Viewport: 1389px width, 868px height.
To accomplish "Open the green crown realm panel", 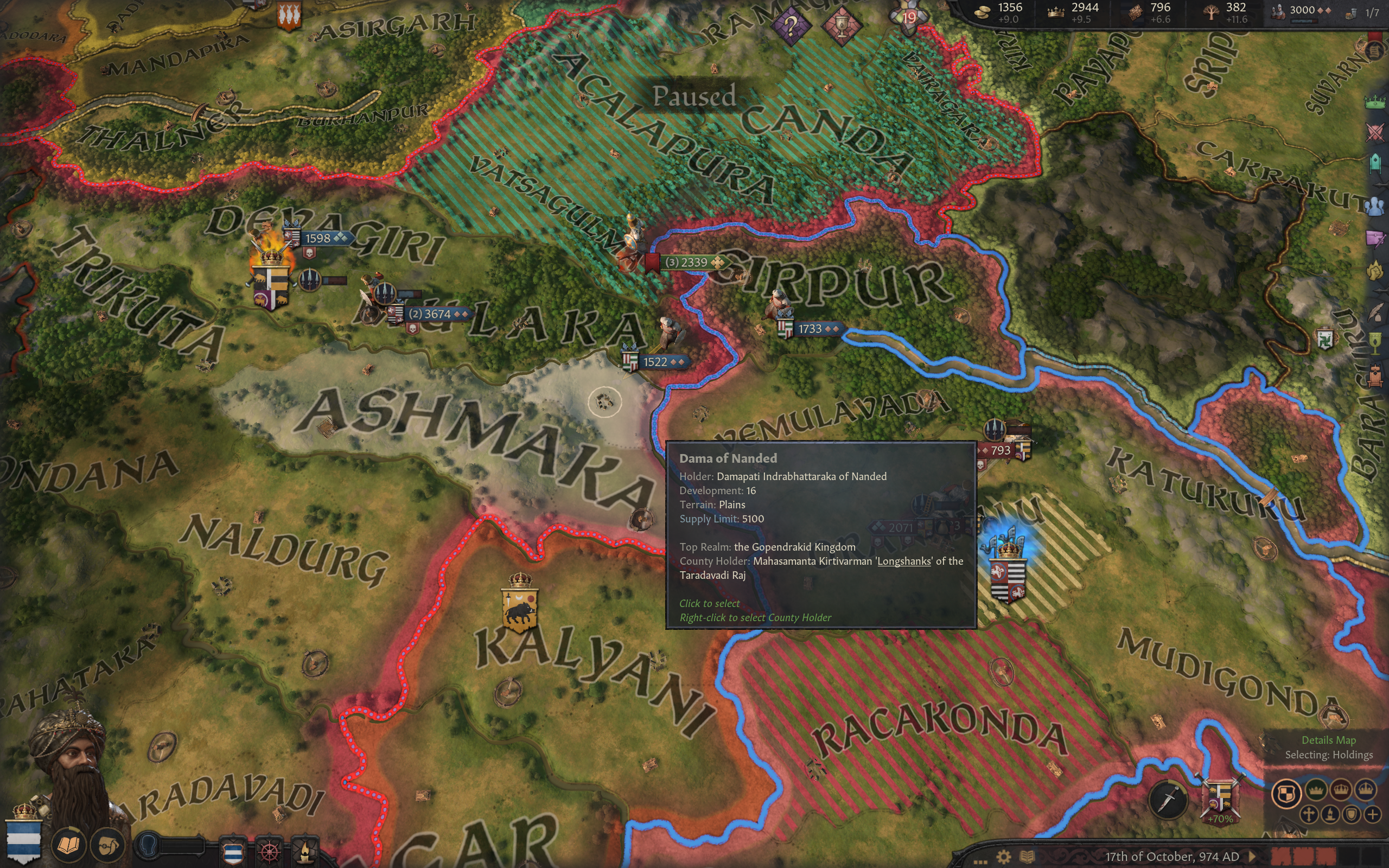I will 1375,102.
